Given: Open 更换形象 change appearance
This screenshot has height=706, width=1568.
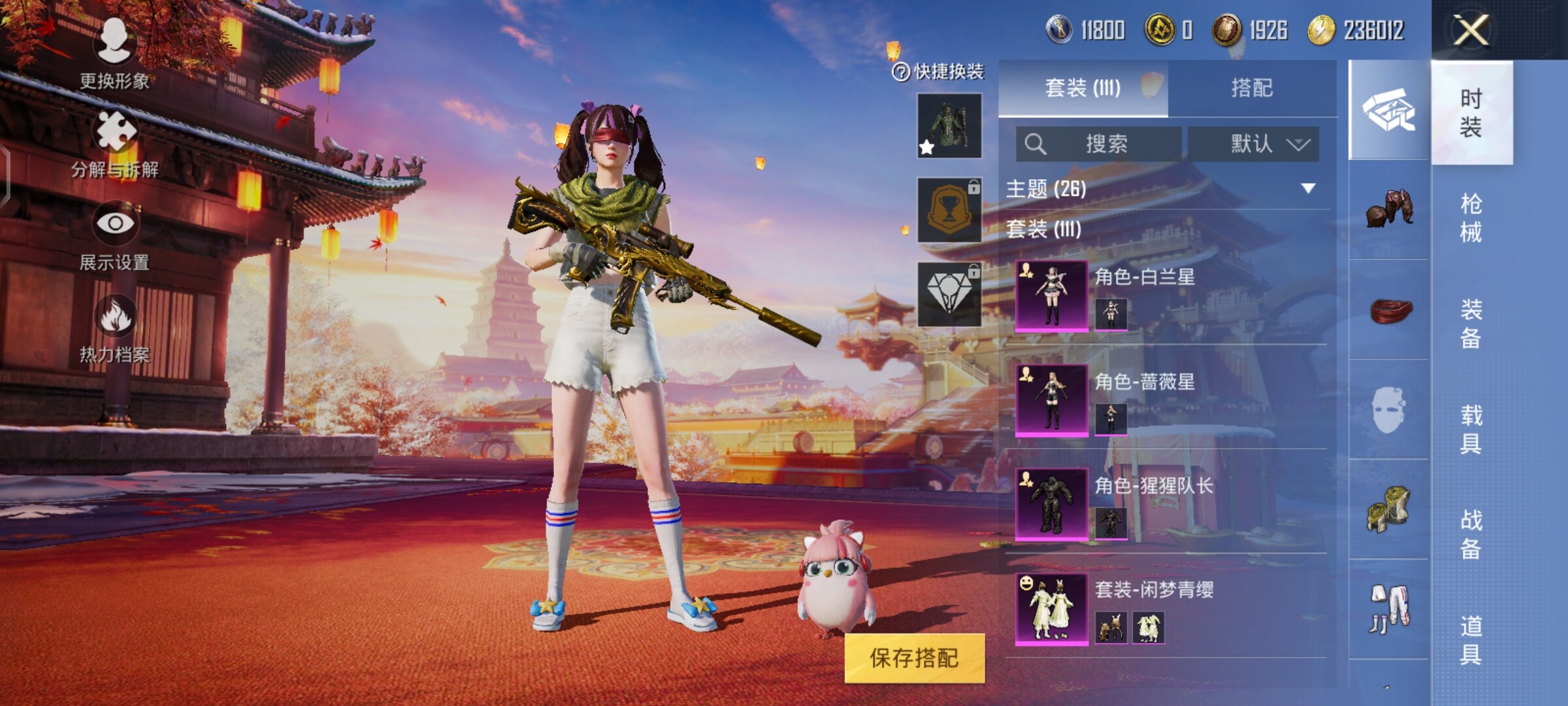Looking at the screenshot, I should point(114,52).
